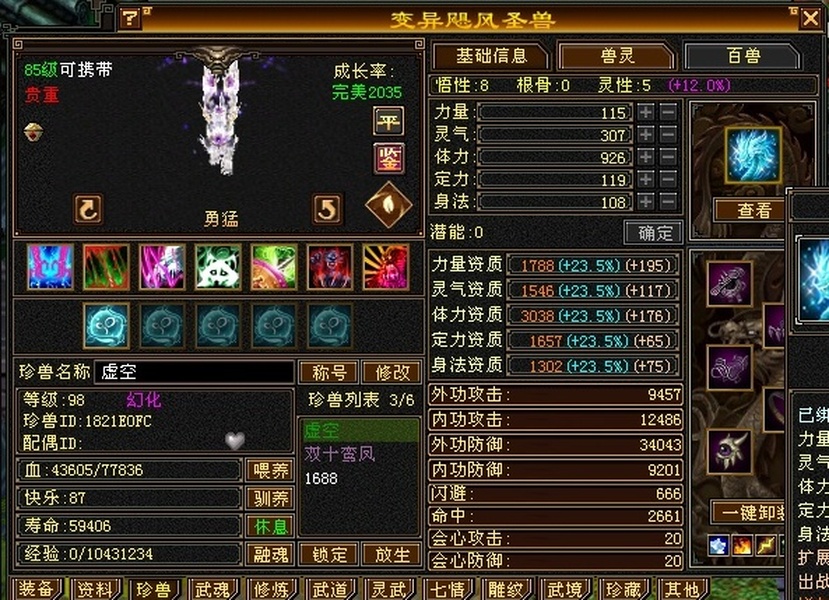Close the pet window with the X
Viewport: 829px width, 600px height.
[x=810, y=18]
